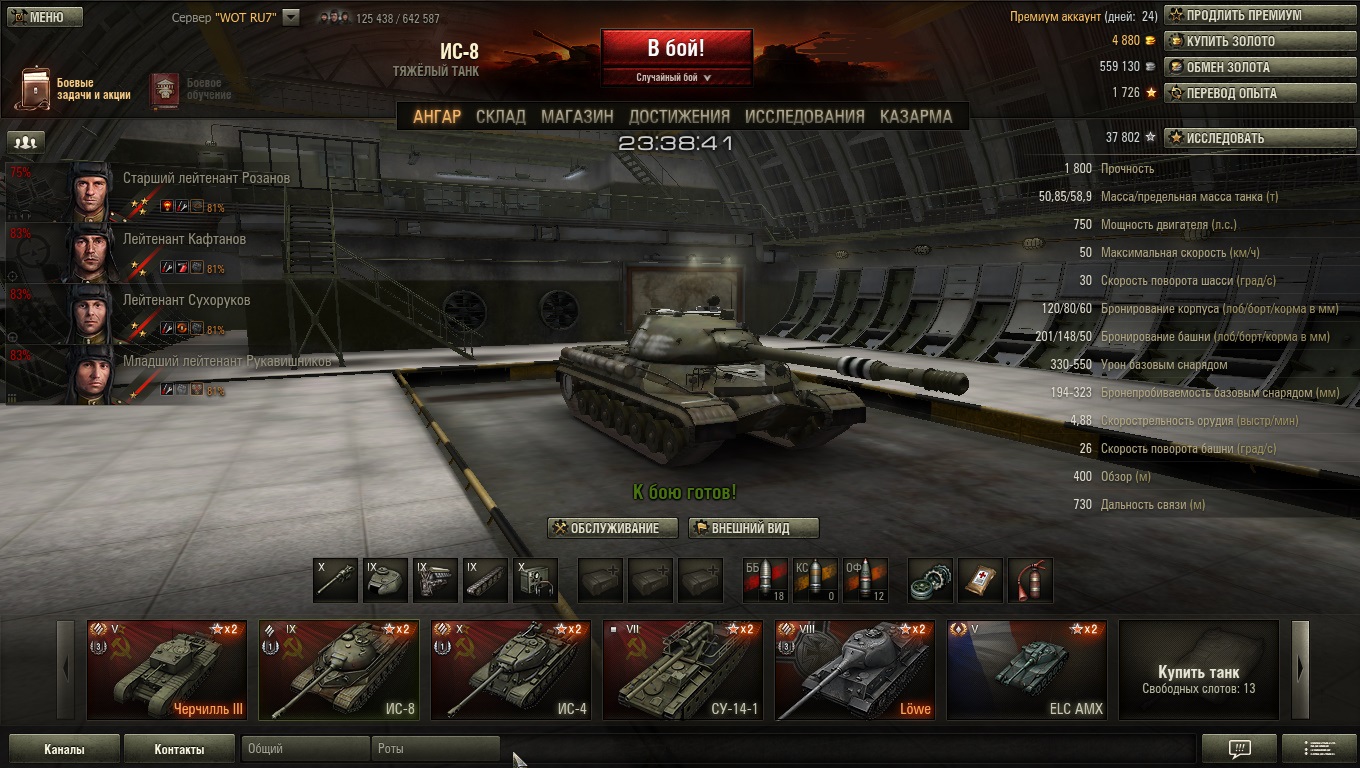This screenshot has height=768, width=1360.
Task: Click ПРОДЛИТЬ ПРЕМИУМ button
Action: (1243, 16)
